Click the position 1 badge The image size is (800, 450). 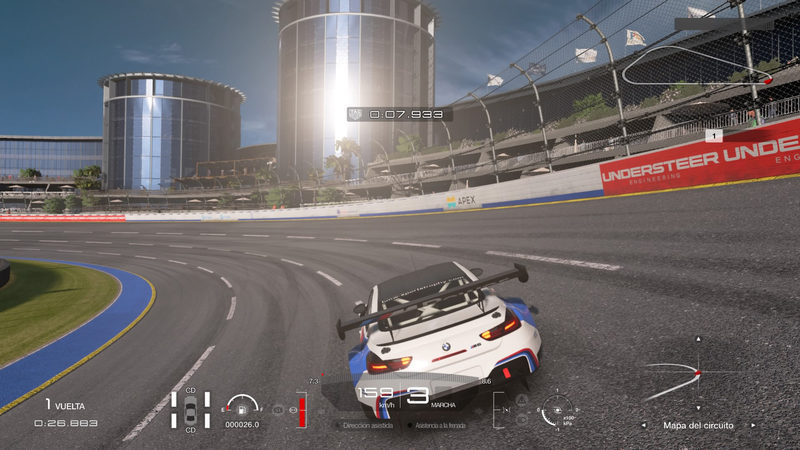pyautogui.click(x=713, y=135)
